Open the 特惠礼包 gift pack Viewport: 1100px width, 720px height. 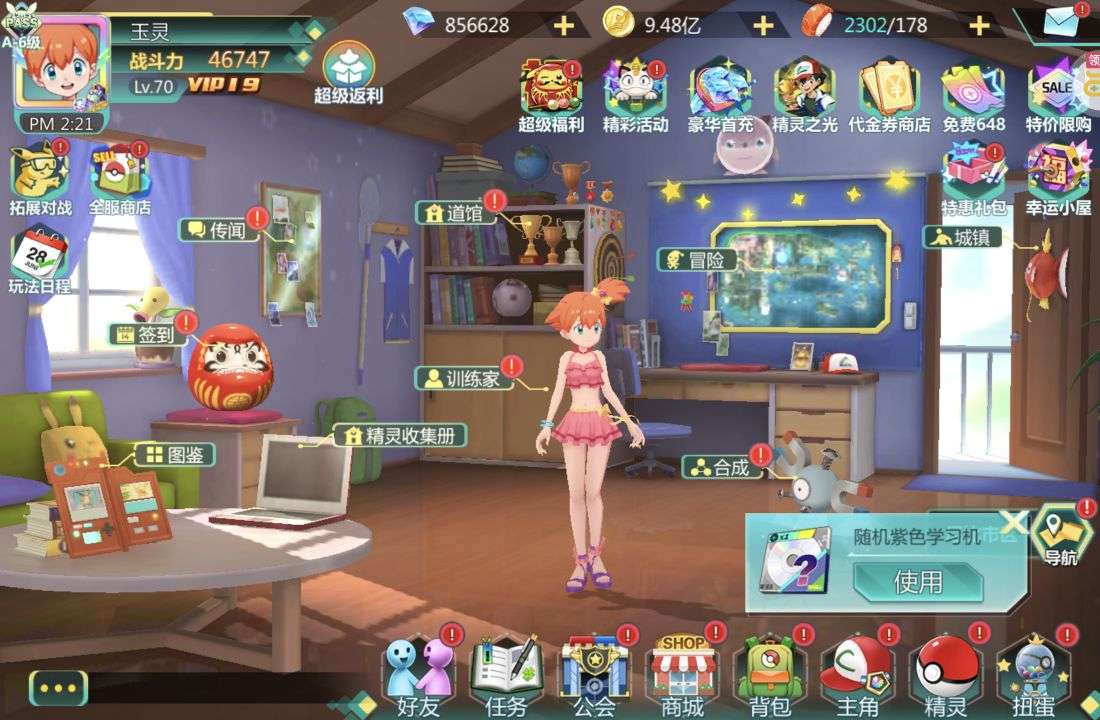972,177
